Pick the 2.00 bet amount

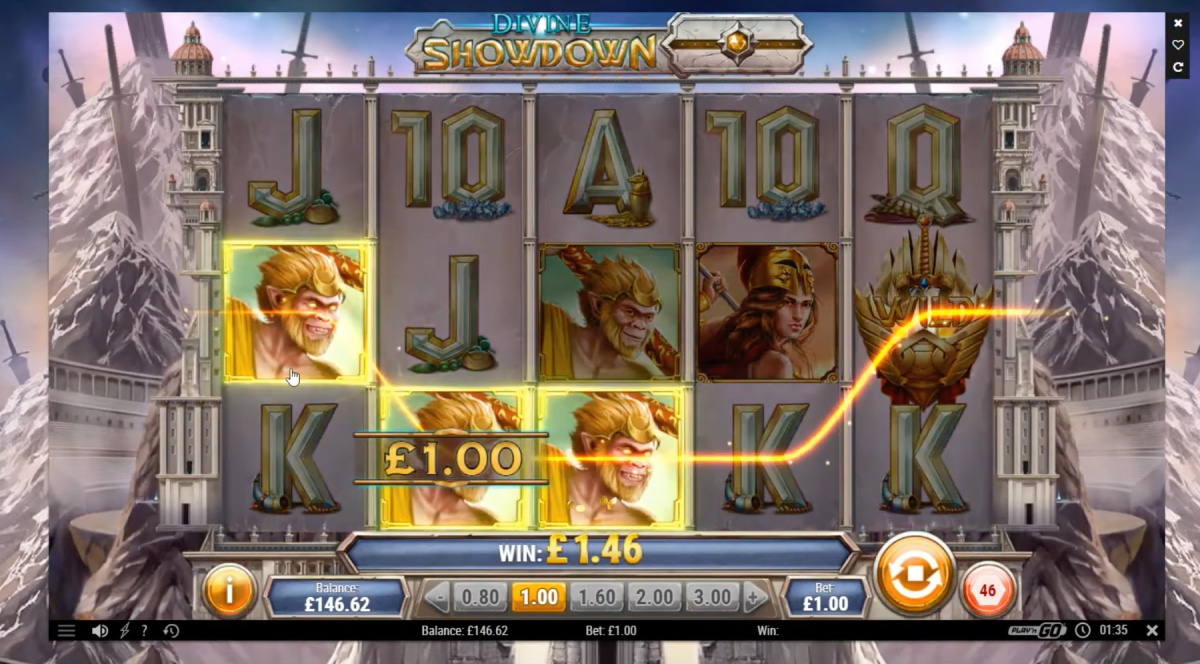(x=655, y=597)
